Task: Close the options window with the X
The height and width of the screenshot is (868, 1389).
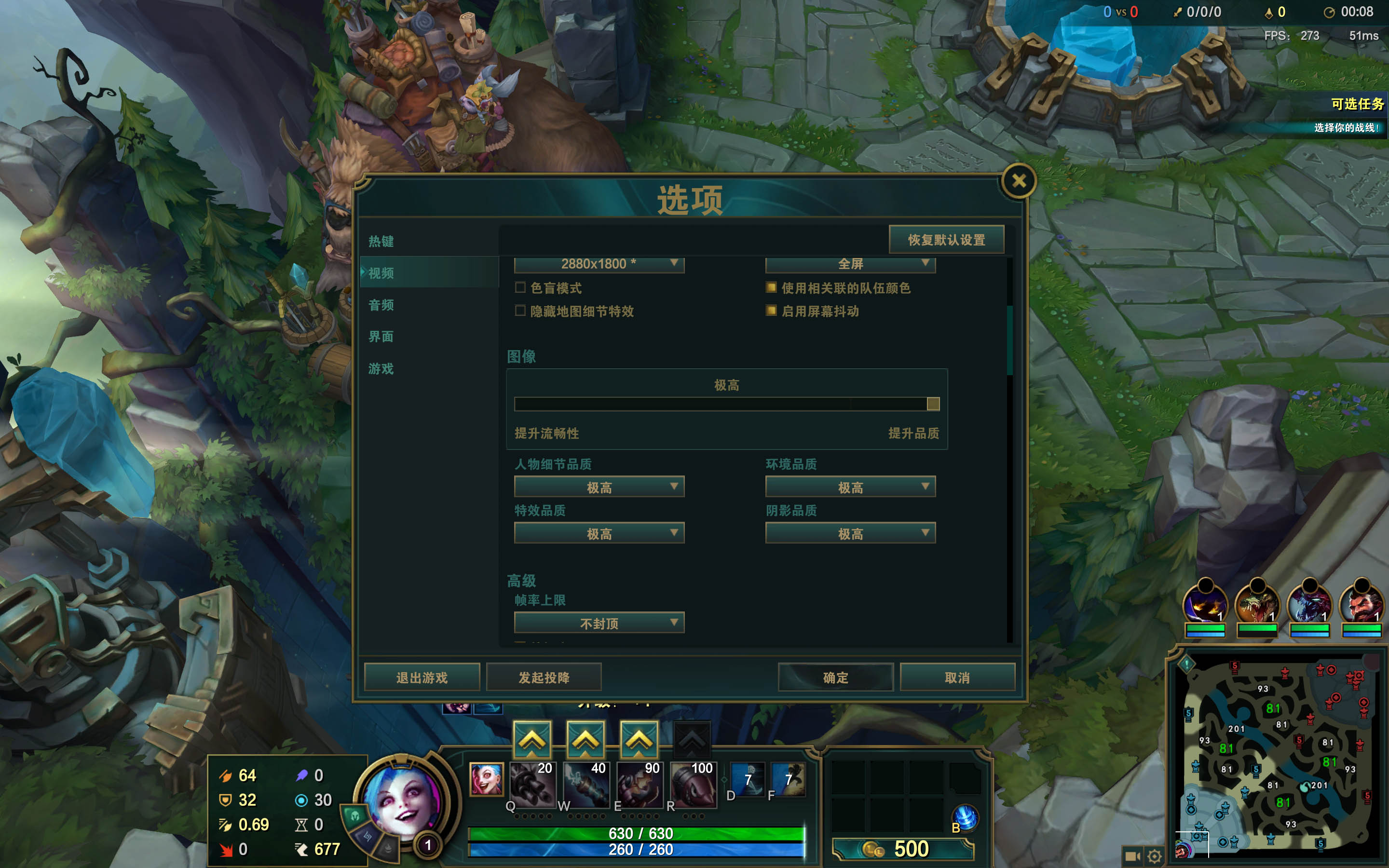Action: [x=1019, y=181]
